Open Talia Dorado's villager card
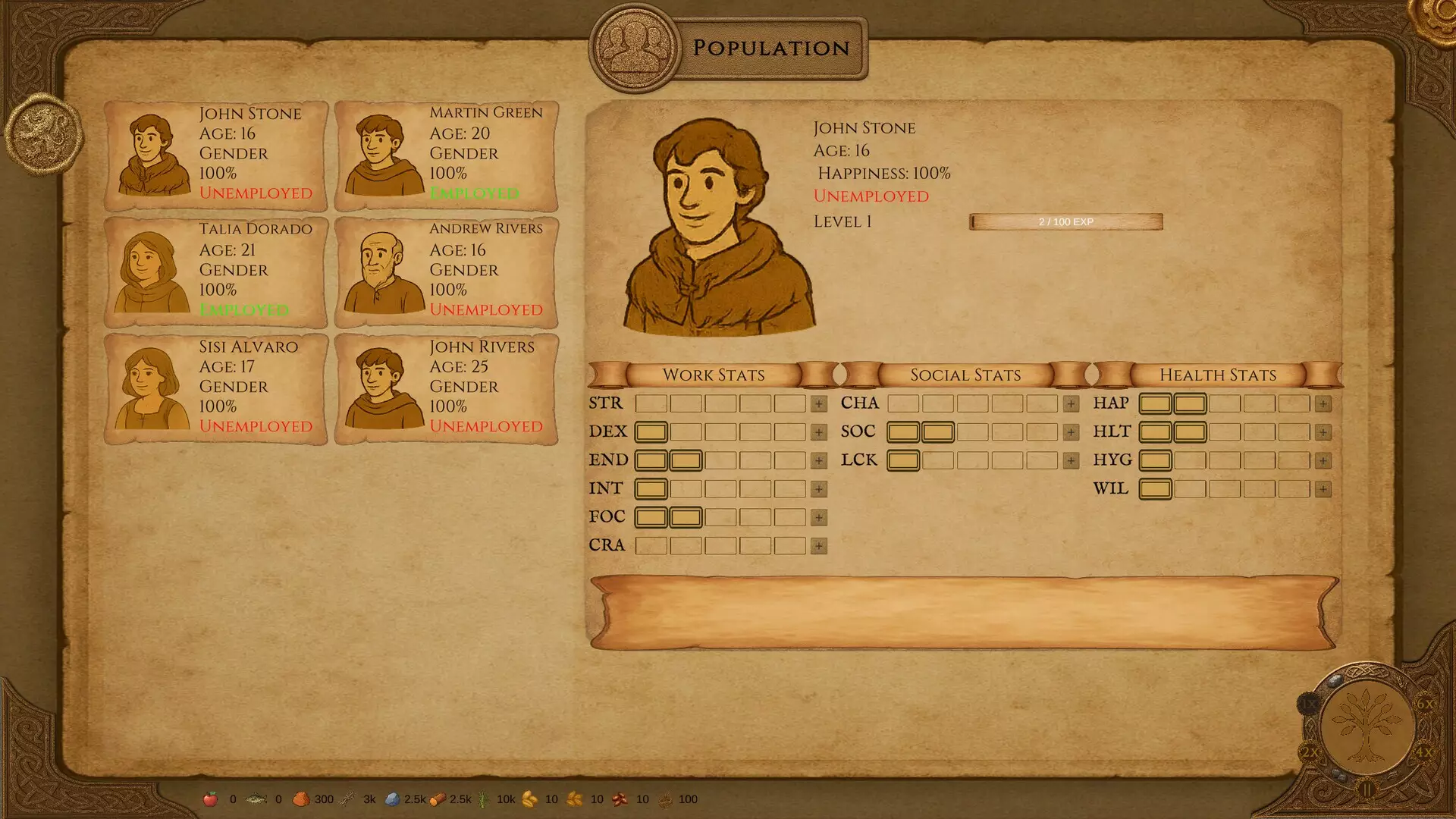 point(216,271)
